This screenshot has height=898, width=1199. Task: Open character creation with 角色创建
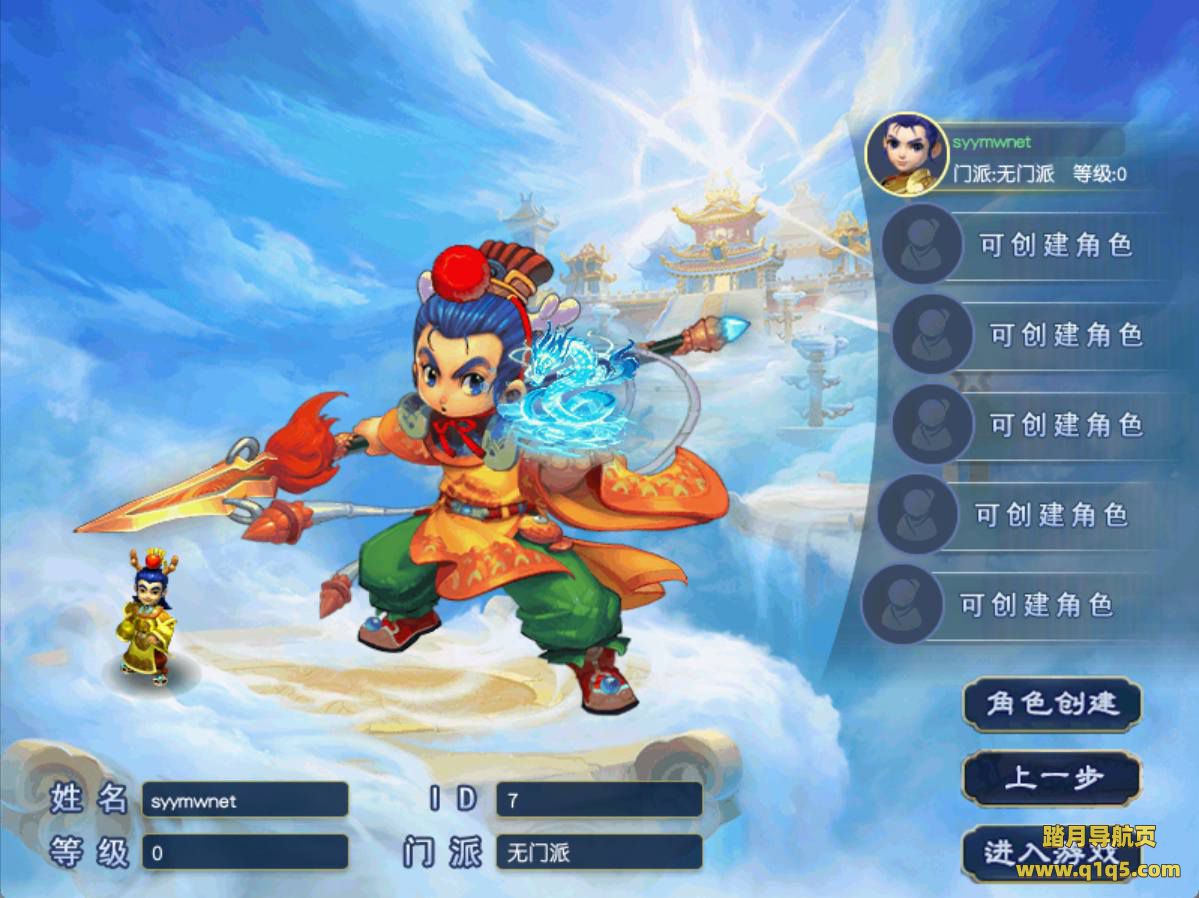[1051, 704]
